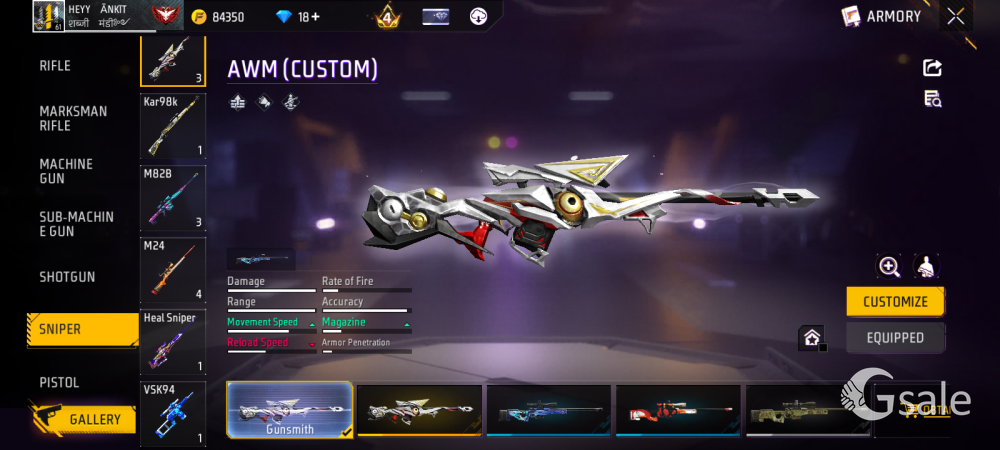Switch to the Rifle category

coord(55,66)
